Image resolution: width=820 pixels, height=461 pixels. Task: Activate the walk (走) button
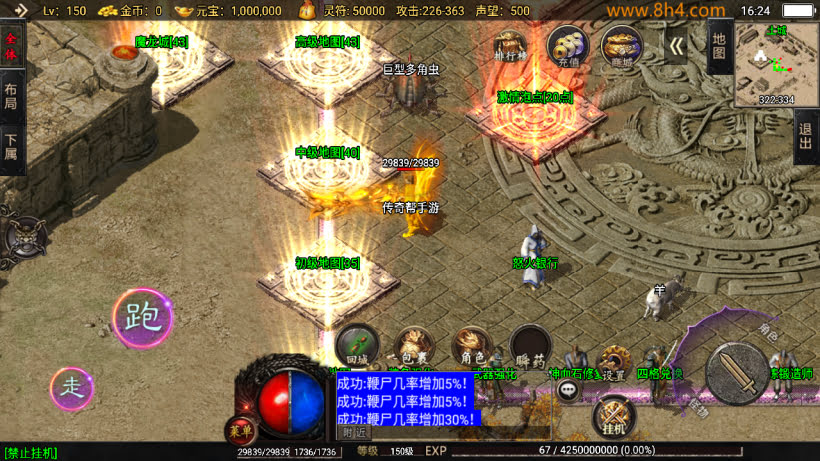point(72,387)
